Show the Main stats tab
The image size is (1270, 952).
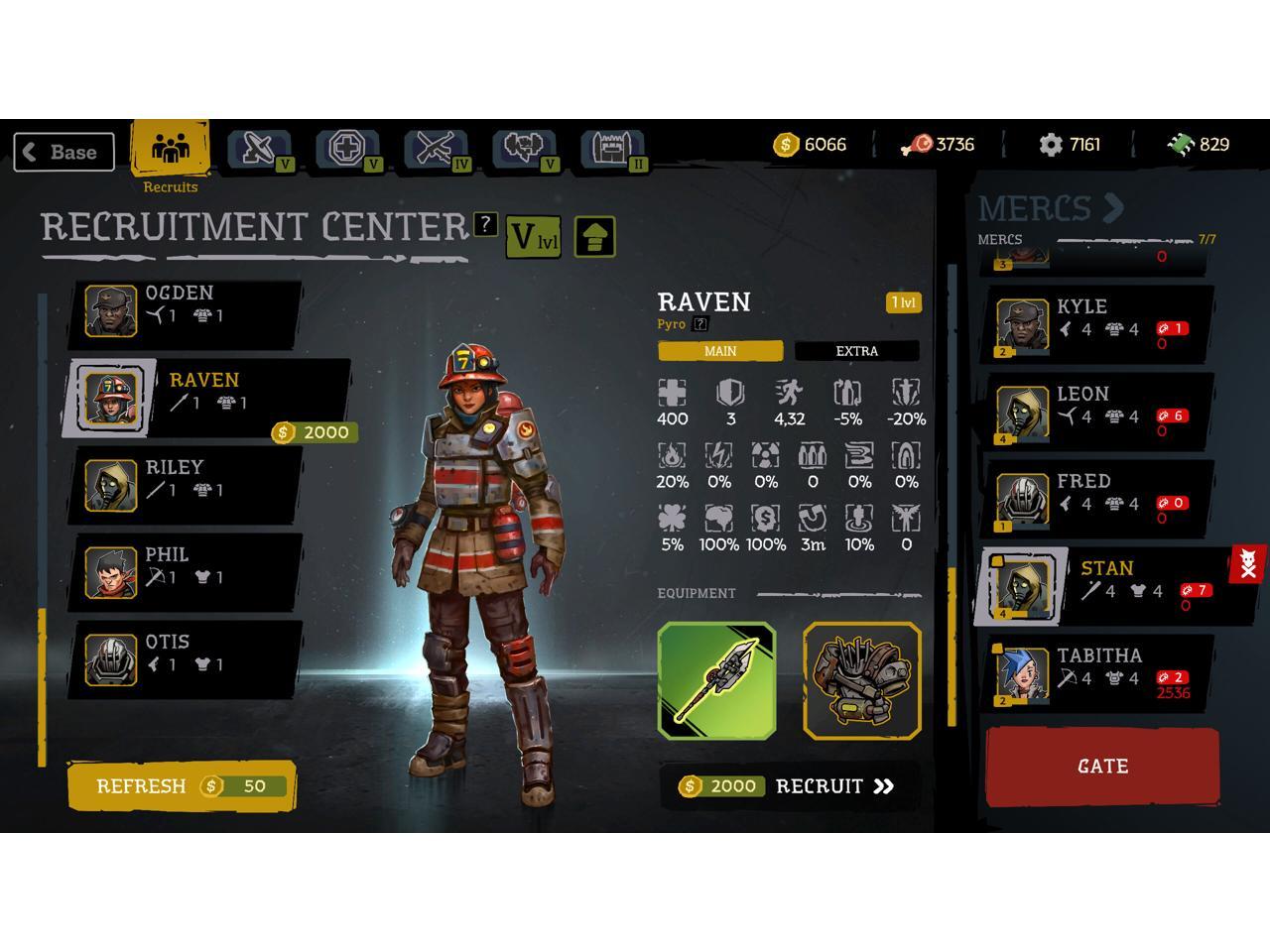click(x=719, y=351)
